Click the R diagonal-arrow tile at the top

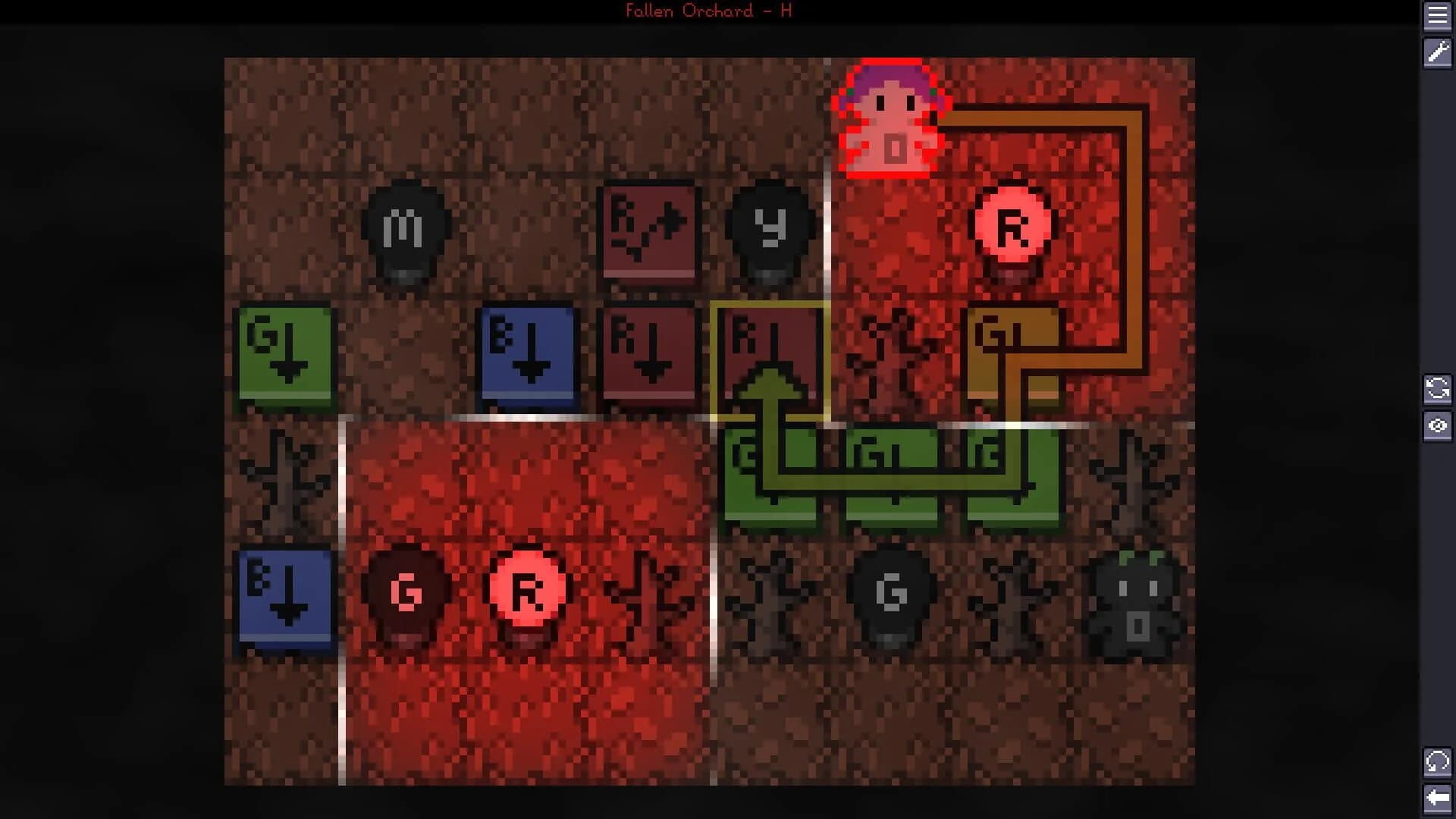650,231
